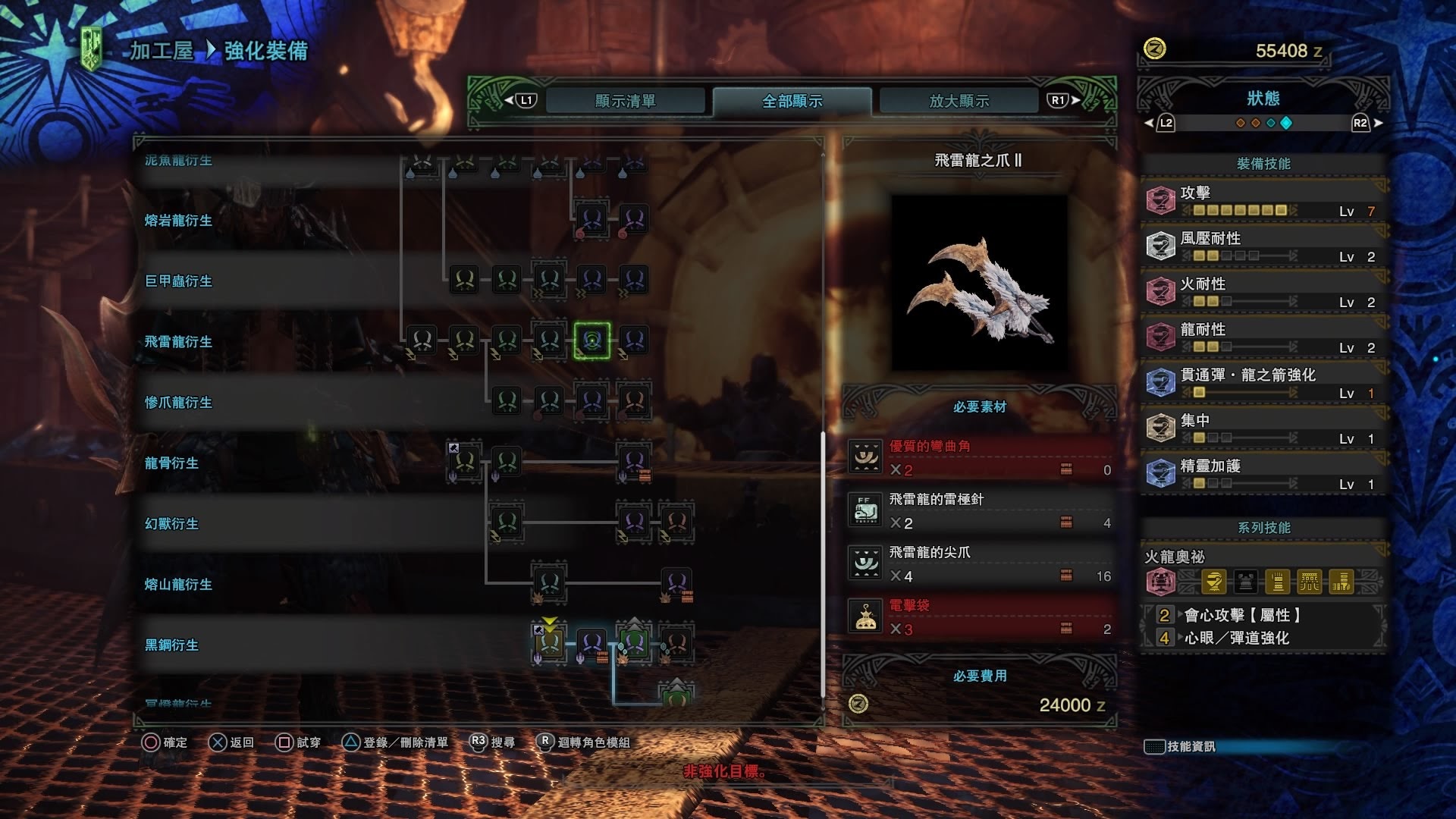Select the 全部顯示 tab

tap(792, 101)
